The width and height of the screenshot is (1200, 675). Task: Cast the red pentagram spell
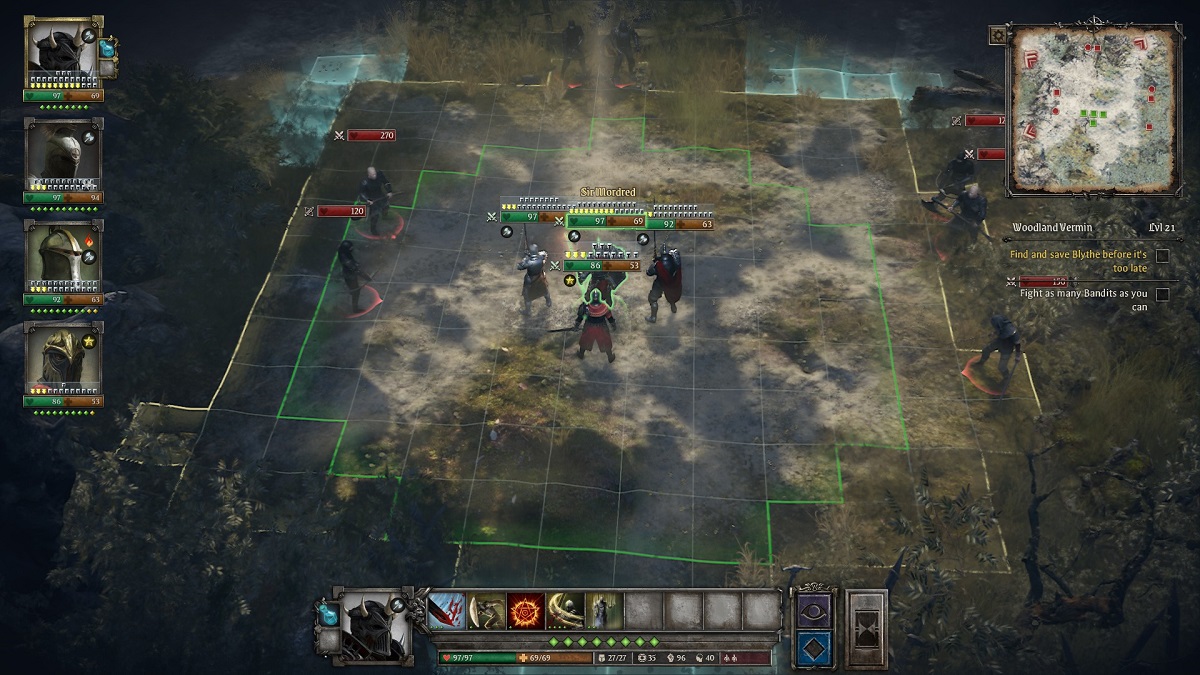tap(526, 610)
